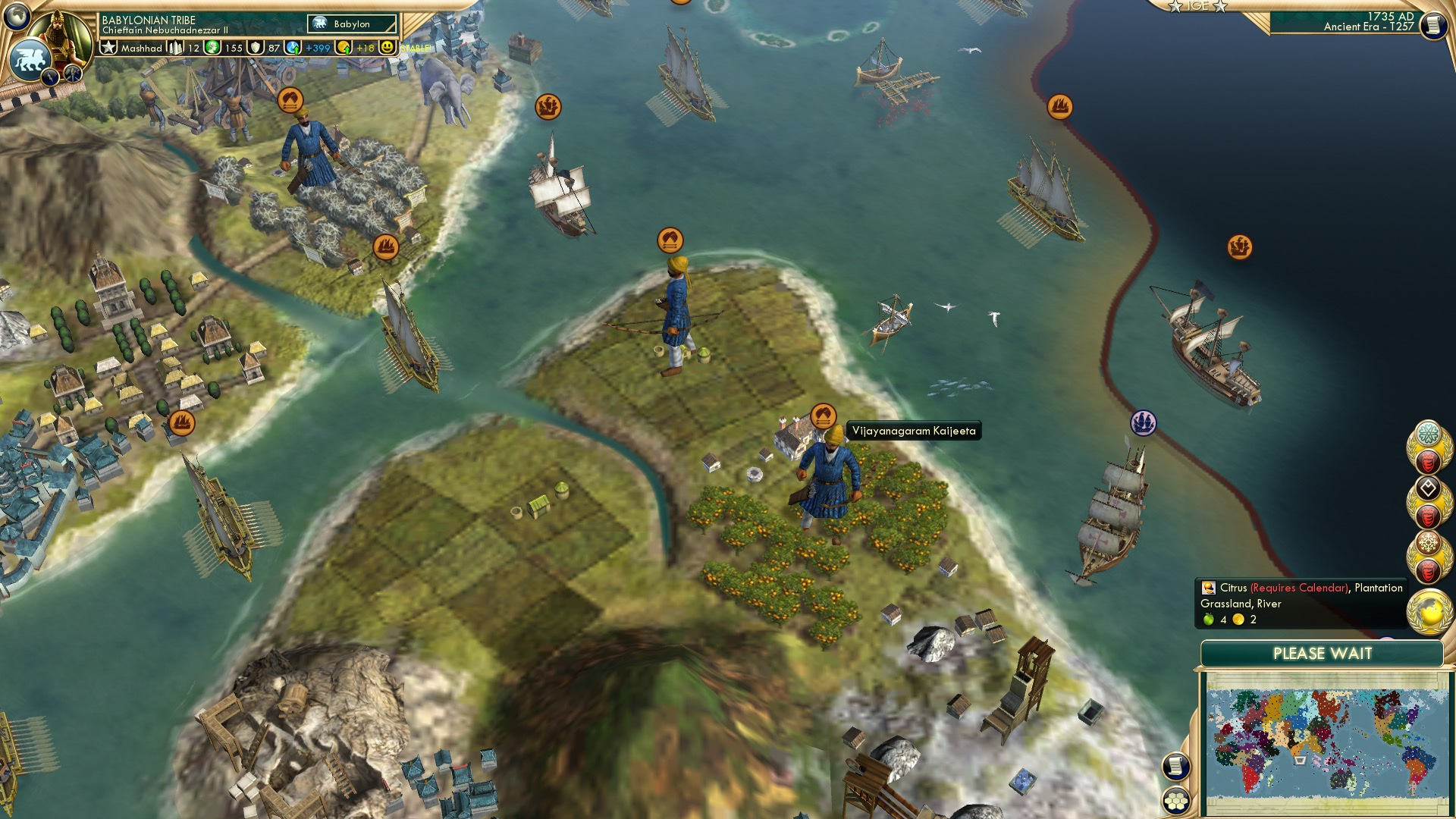Open the notification log scroll icon near minimap
This screenshot has height=819, width=1456.
[1175, 766]
